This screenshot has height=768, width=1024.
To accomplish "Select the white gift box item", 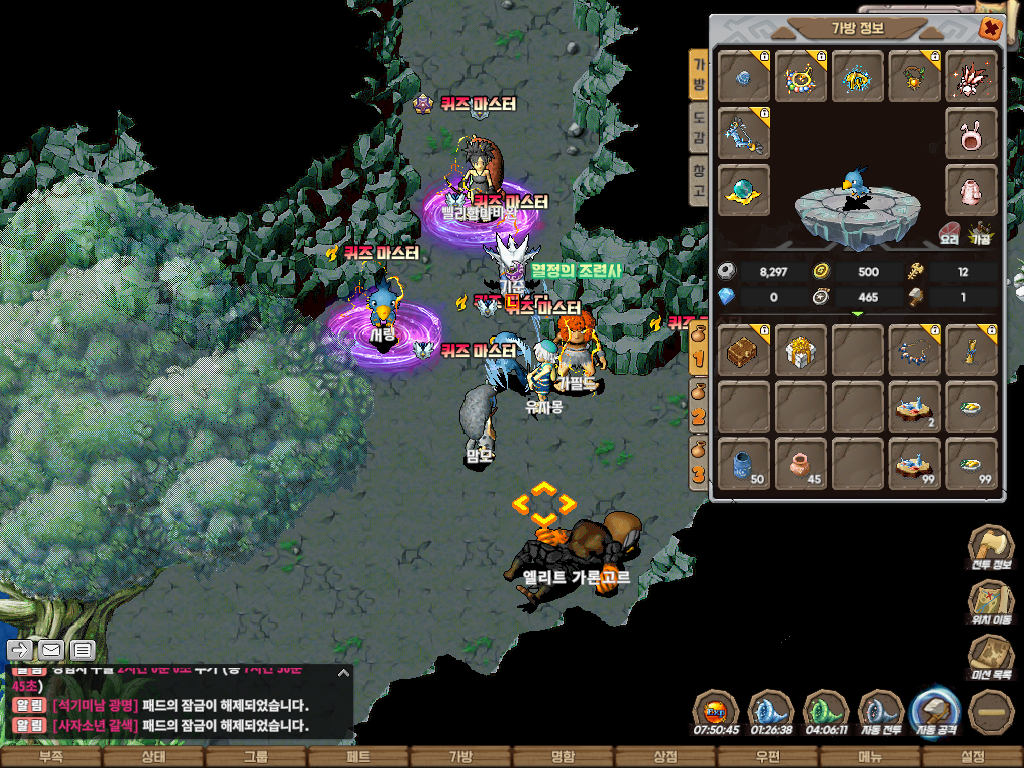I will pyautogui.click(x=800, y=350).
